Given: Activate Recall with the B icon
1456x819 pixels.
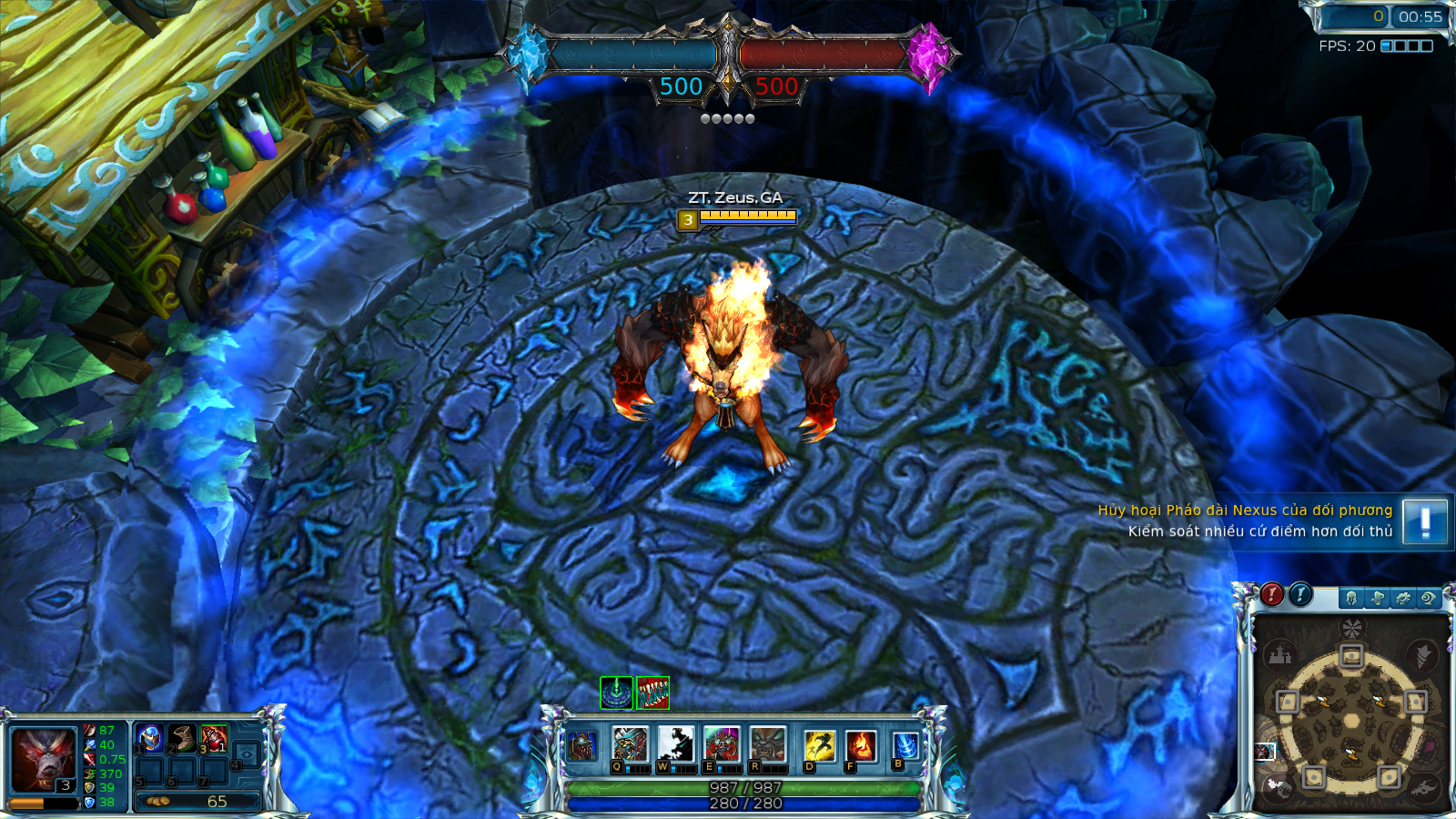Looking at the screenshot, I should click(905, 743).
